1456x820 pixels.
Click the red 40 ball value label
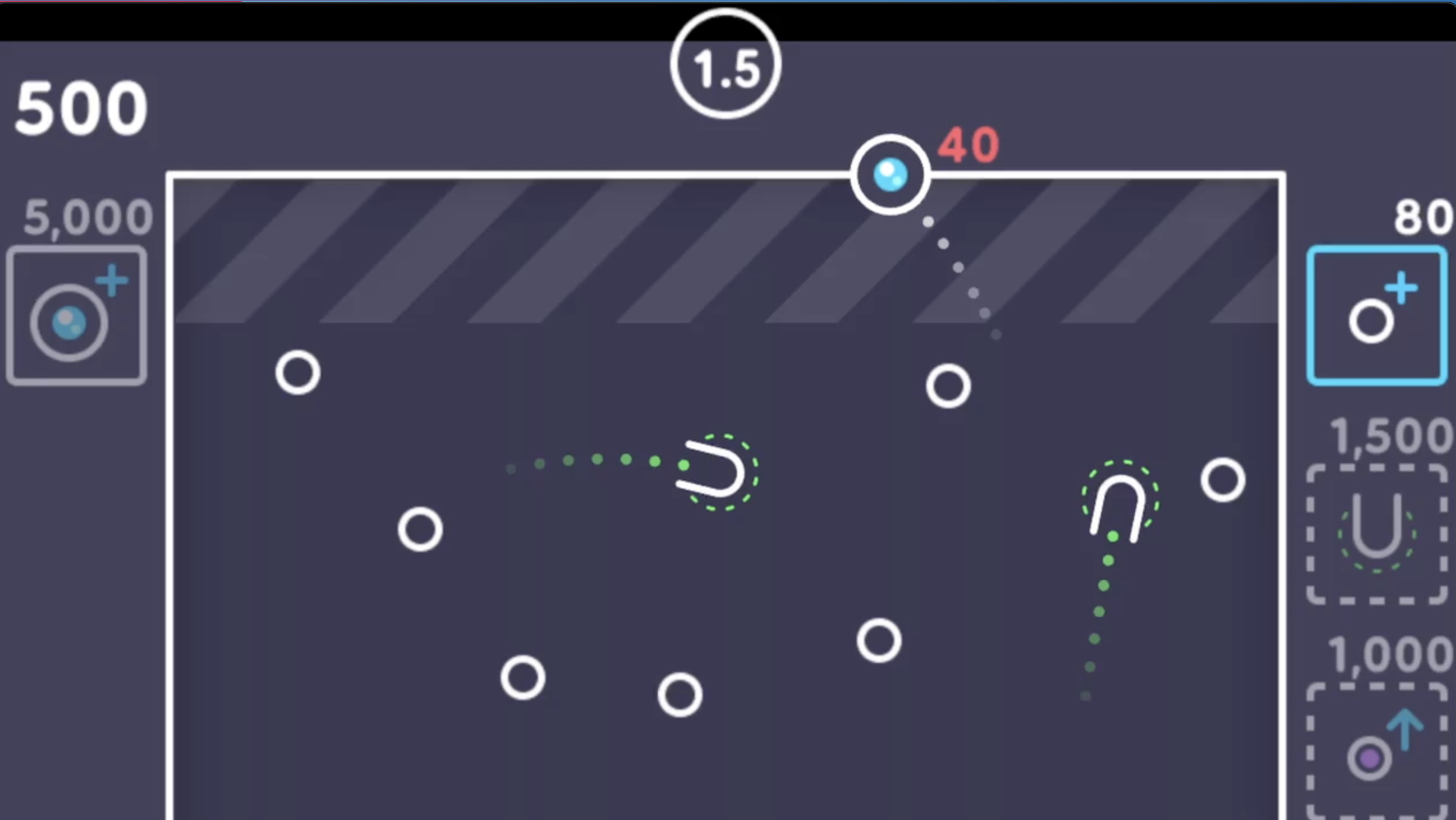(x=970, y=146)
